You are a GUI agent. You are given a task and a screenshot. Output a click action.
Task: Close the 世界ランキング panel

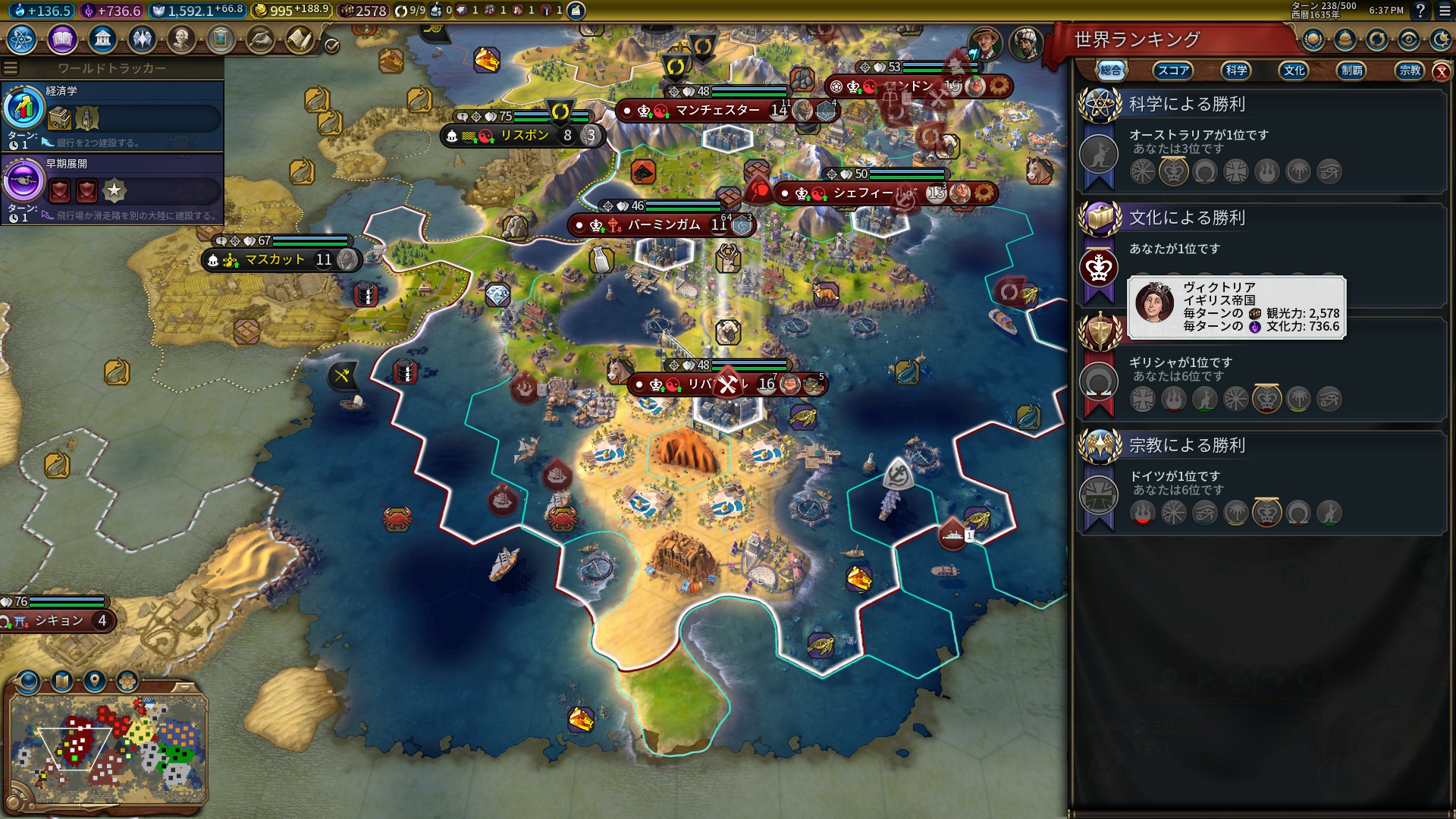1441,71
